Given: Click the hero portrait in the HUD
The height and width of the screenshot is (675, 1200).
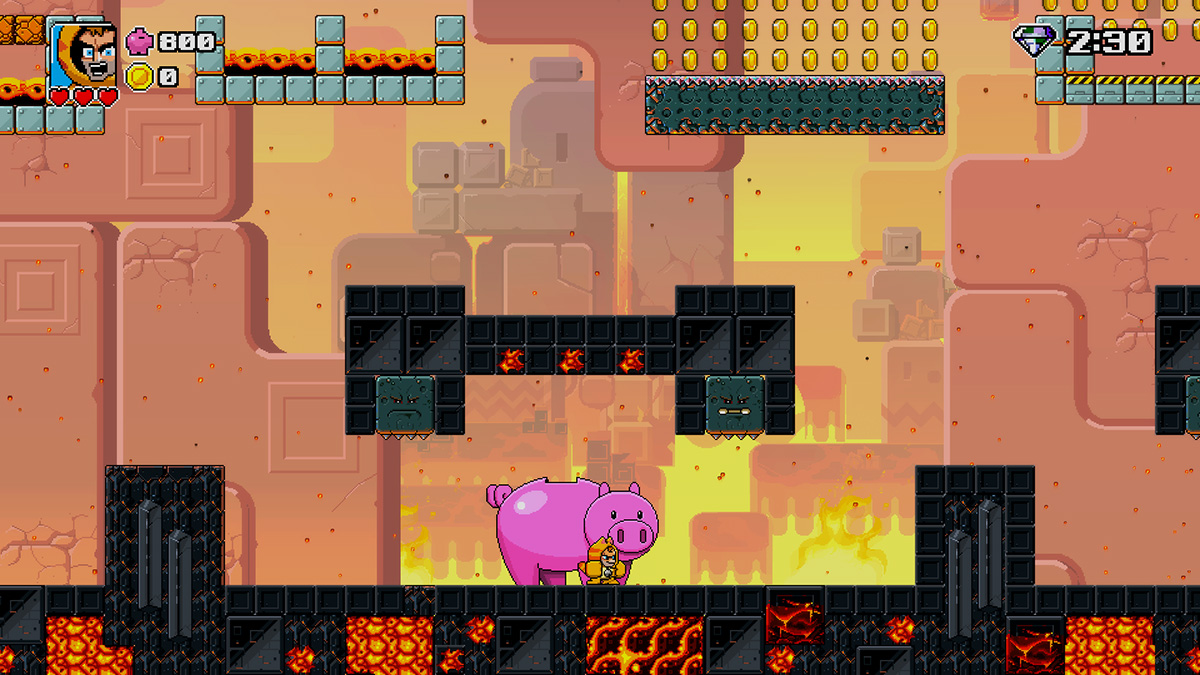Looking at the screenshot, I should coord(81,52).
